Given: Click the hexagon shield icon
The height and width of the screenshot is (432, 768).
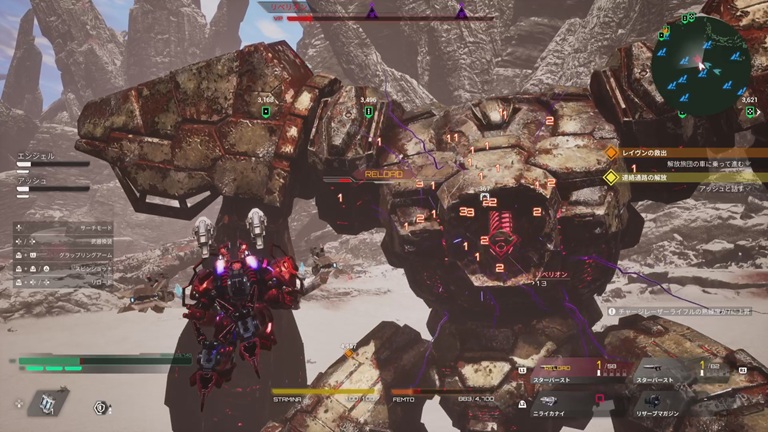Looking at the screenshot, I should coord(101,407).
